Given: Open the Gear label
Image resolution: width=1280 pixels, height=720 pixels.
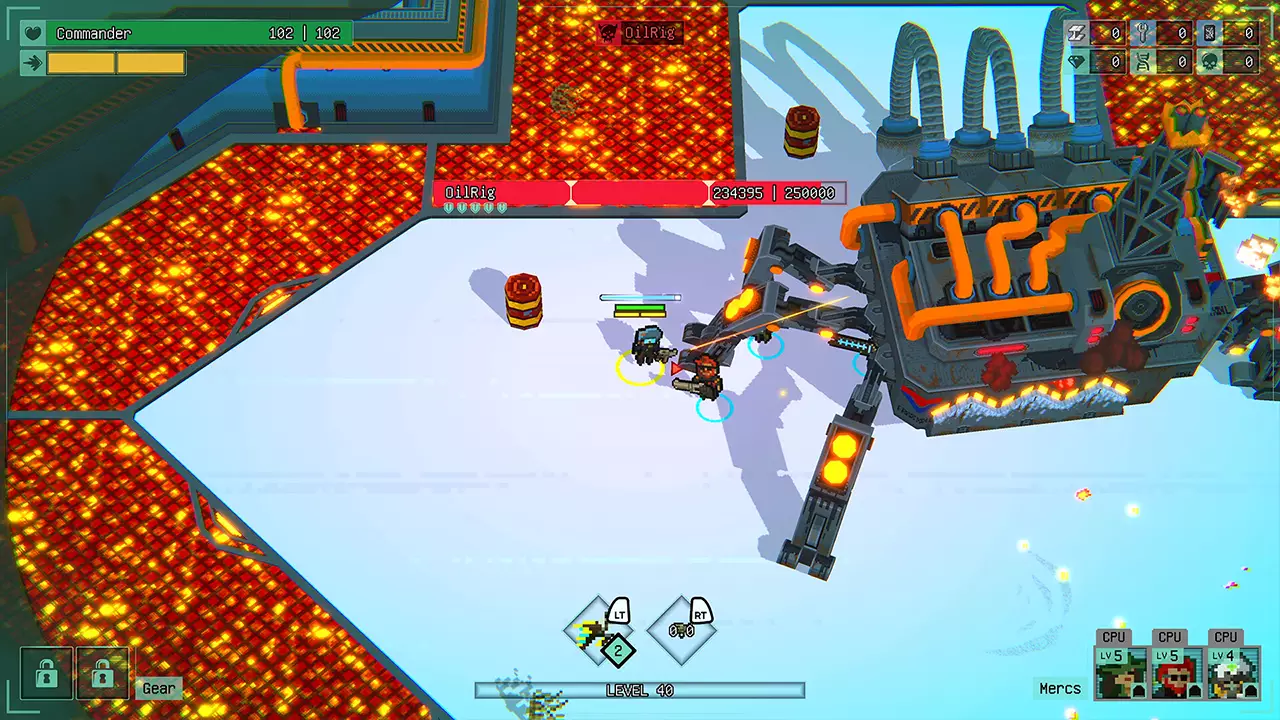Looking at the screenshot, I should 158,687.
